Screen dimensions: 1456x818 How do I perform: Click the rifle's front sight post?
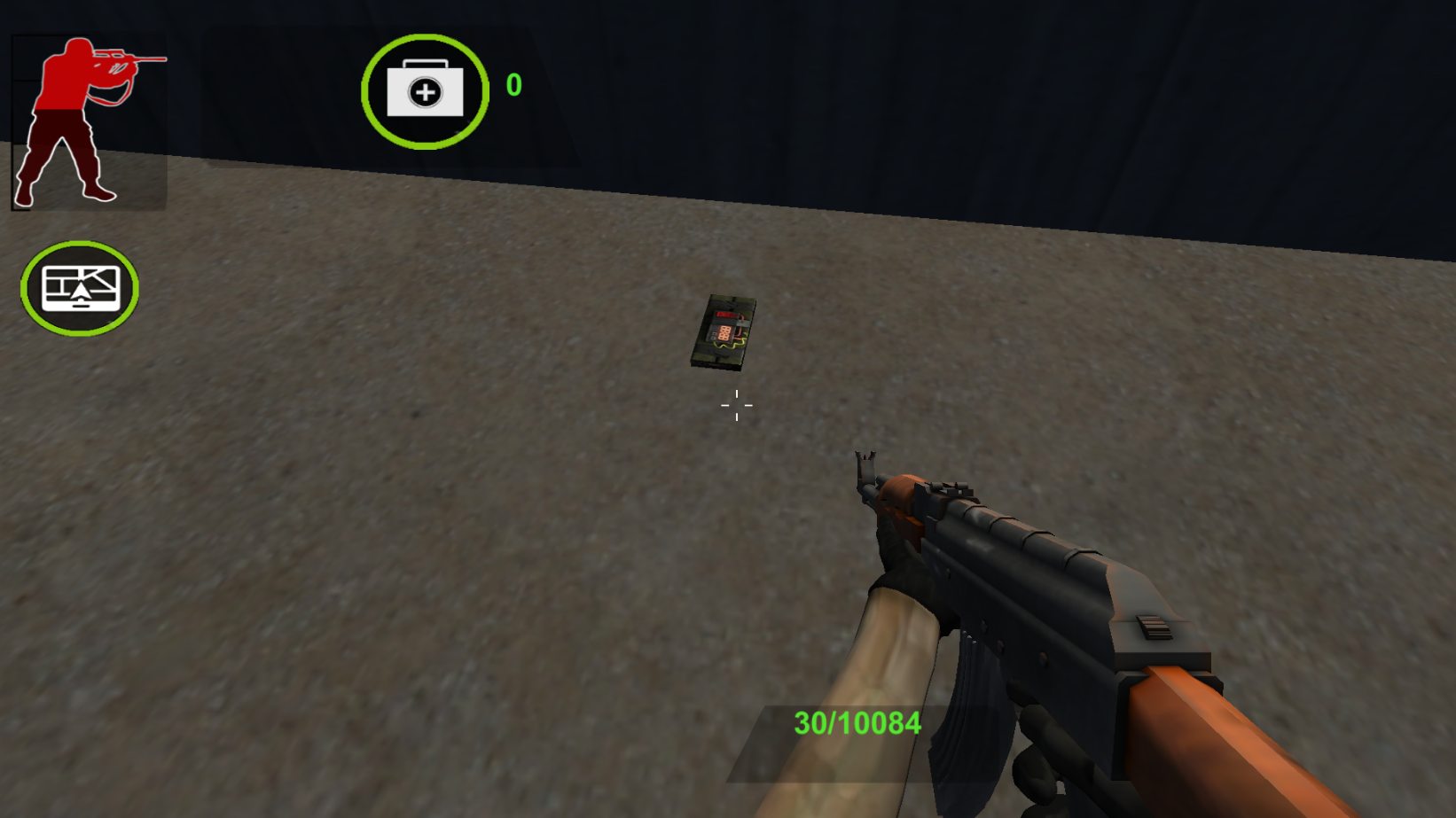click(866, 470)
